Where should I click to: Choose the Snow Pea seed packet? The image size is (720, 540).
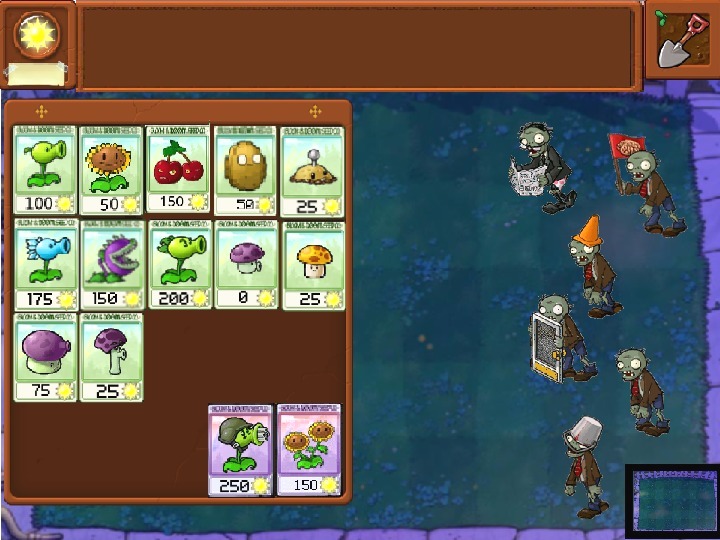pos(45,264)
